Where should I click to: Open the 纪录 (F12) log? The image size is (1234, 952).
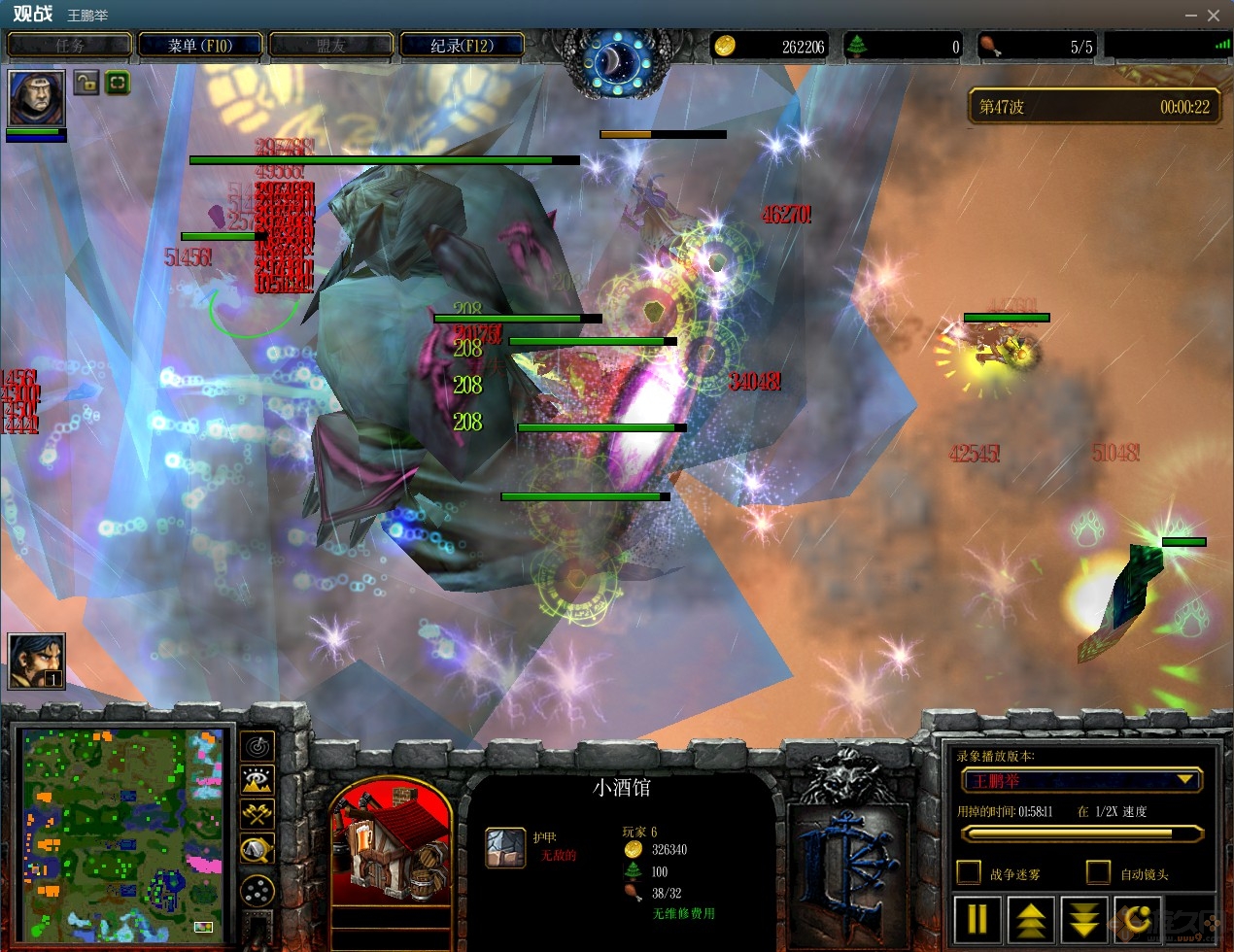(462, 46)
